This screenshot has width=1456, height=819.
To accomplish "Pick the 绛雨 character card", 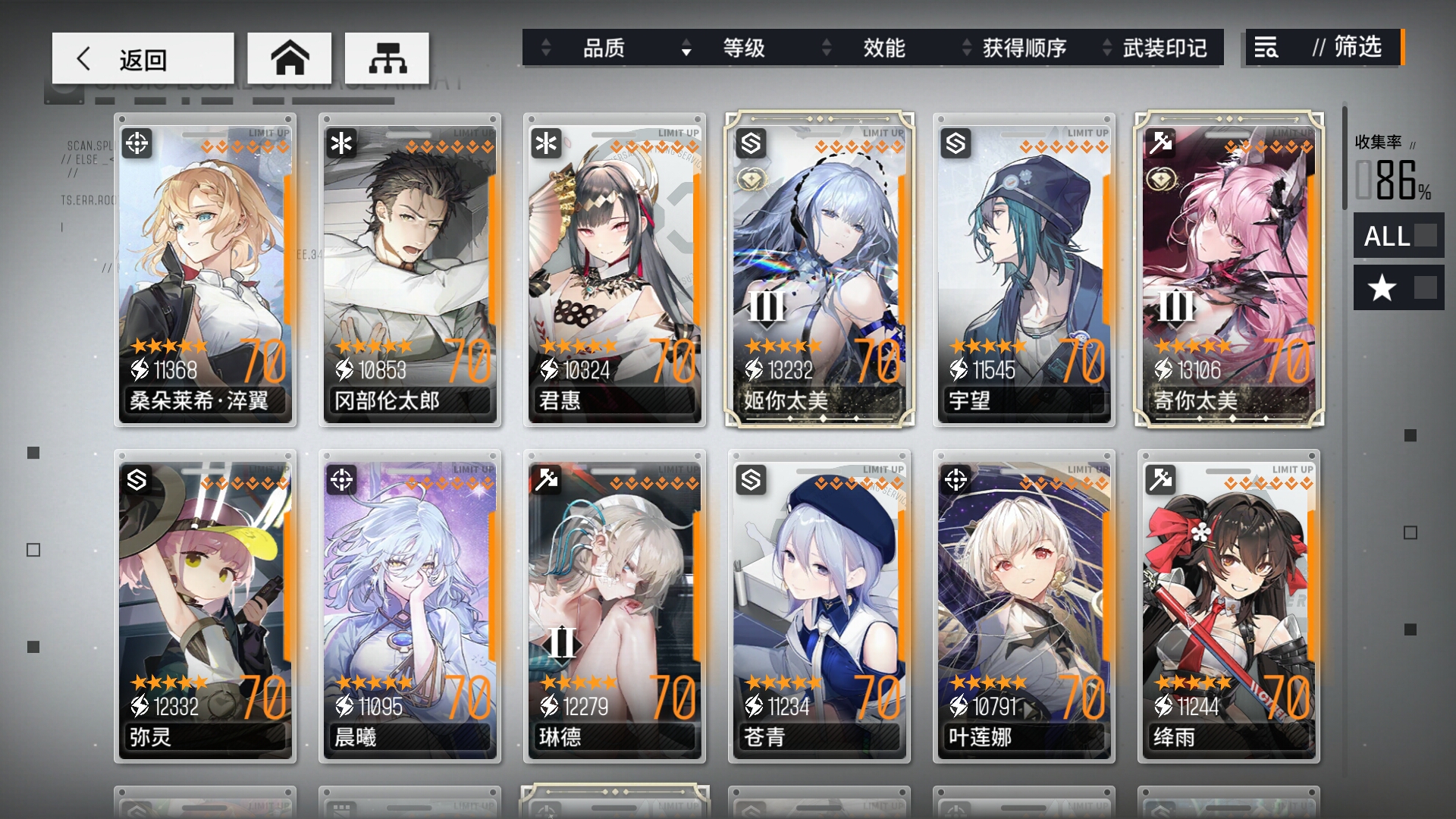I will 1228,607.
